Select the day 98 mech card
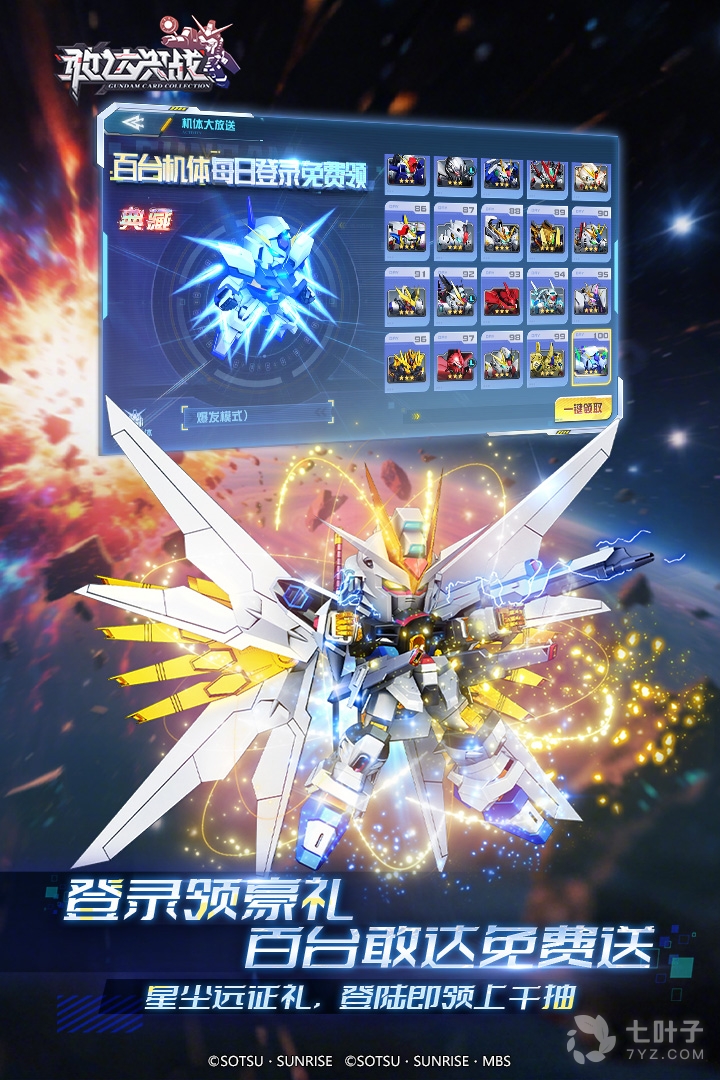 [501, 361]
